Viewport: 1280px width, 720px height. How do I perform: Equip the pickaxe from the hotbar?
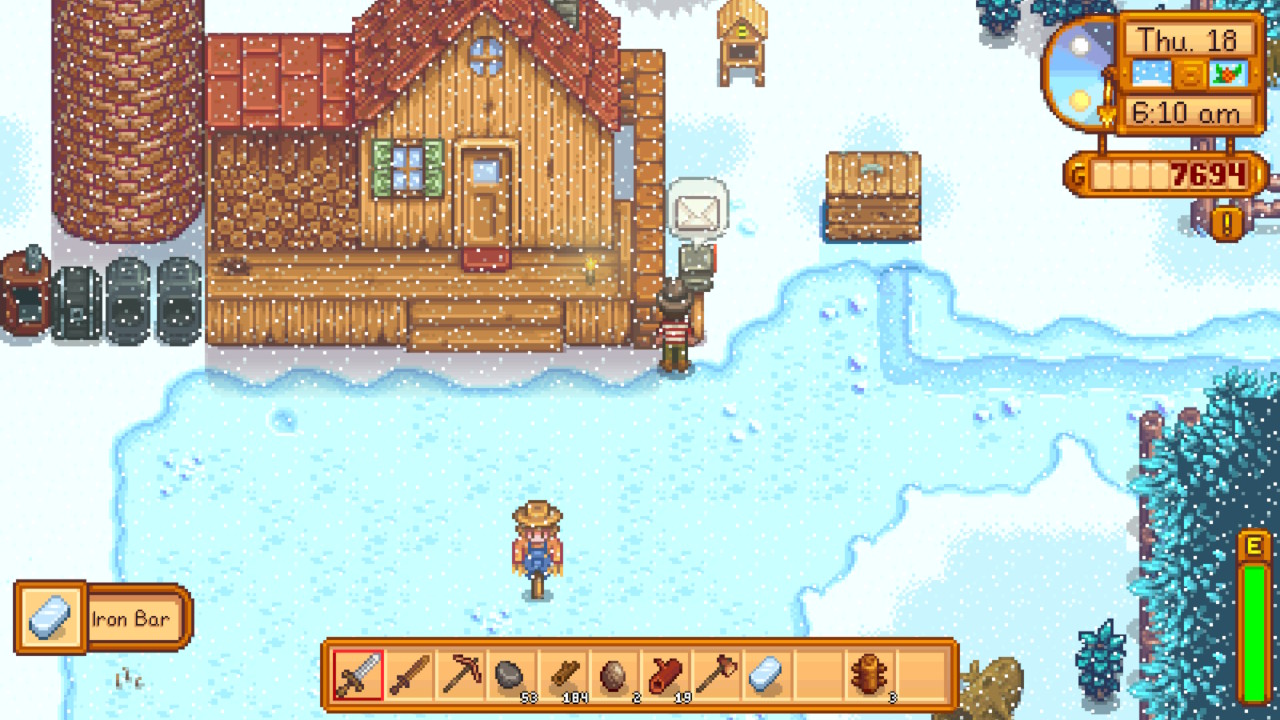461,675
